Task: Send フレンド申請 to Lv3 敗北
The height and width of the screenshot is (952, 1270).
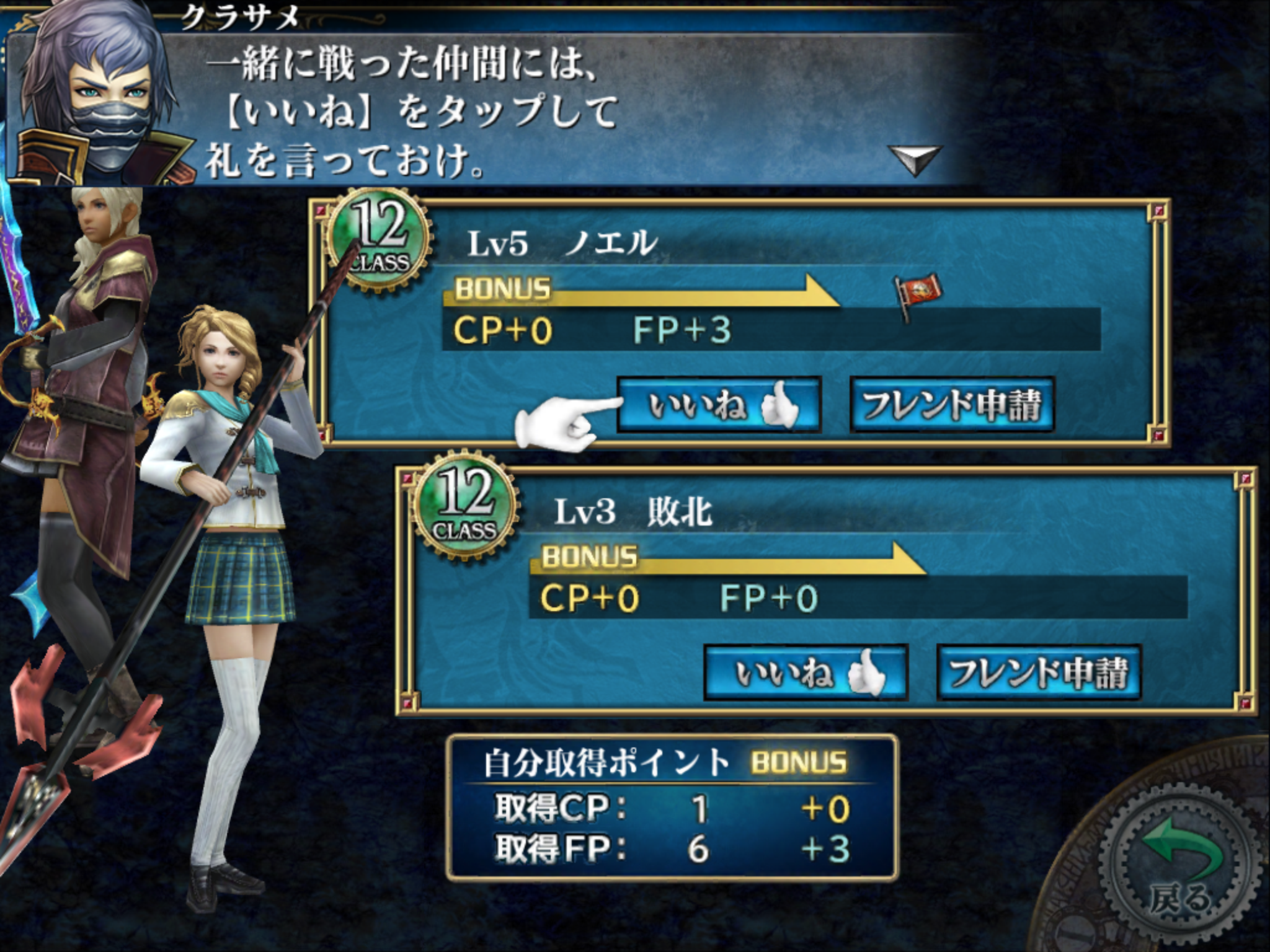Action: [1039, 673]
